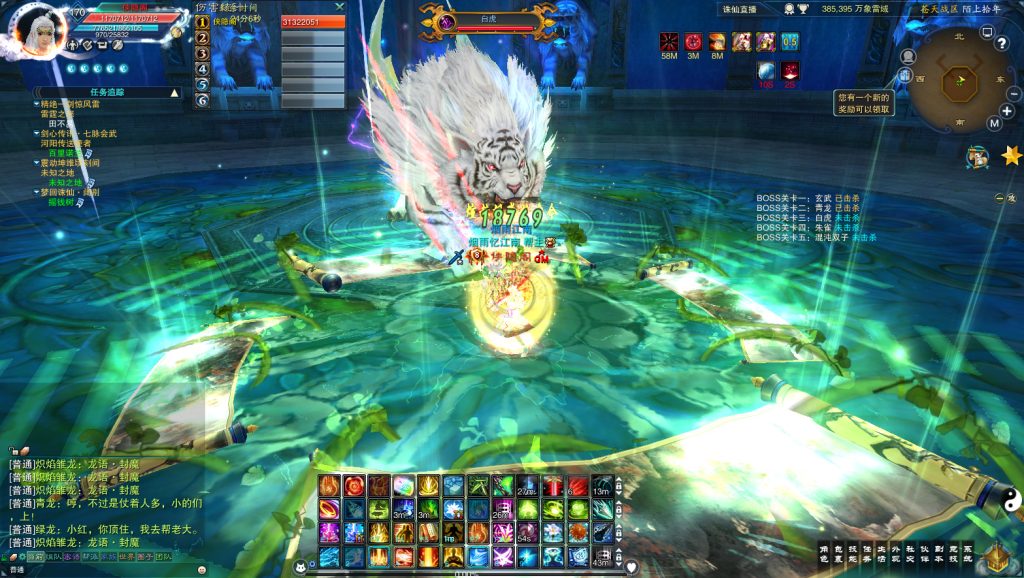Activate the red rose skill in hotbar
The width and height of the screenshot is (1024, 578).
355,486
